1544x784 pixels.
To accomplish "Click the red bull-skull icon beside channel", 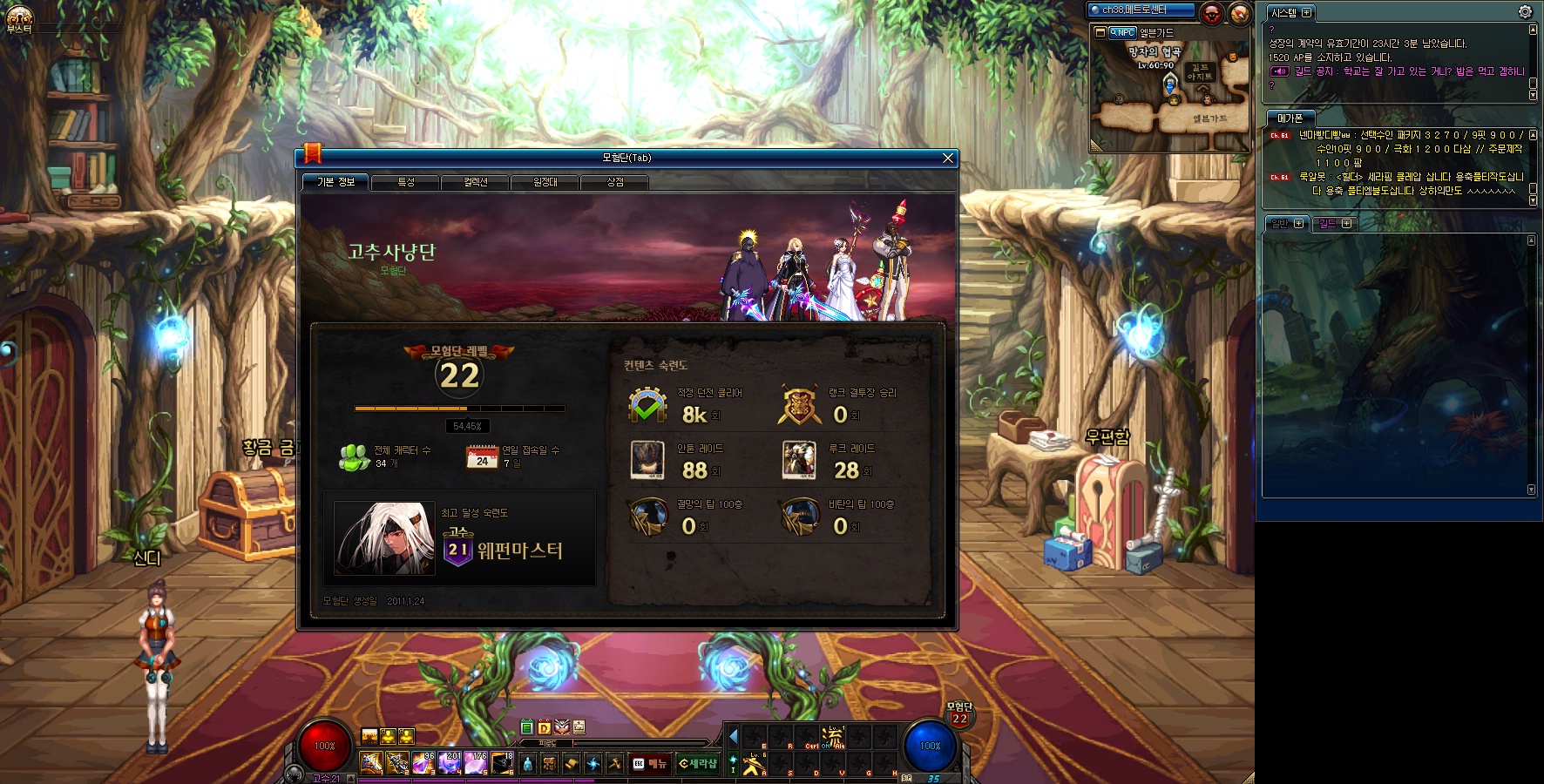I will click(1211, 13).
